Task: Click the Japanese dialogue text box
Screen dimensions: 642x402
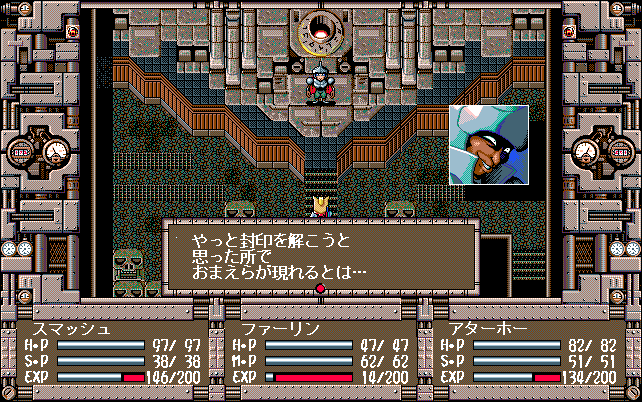Action: [320, 256]
